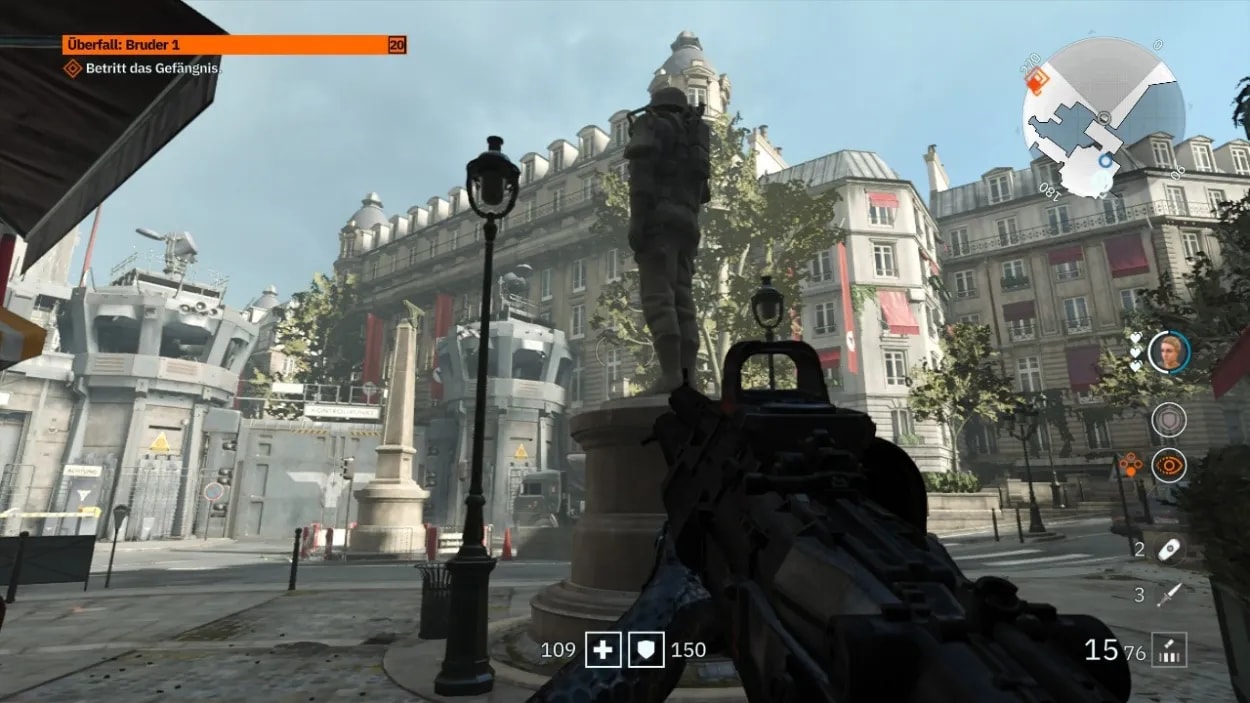Select the grenade item slot
This screenshot has height=703, width=1250.
(x=1168, y=548)
